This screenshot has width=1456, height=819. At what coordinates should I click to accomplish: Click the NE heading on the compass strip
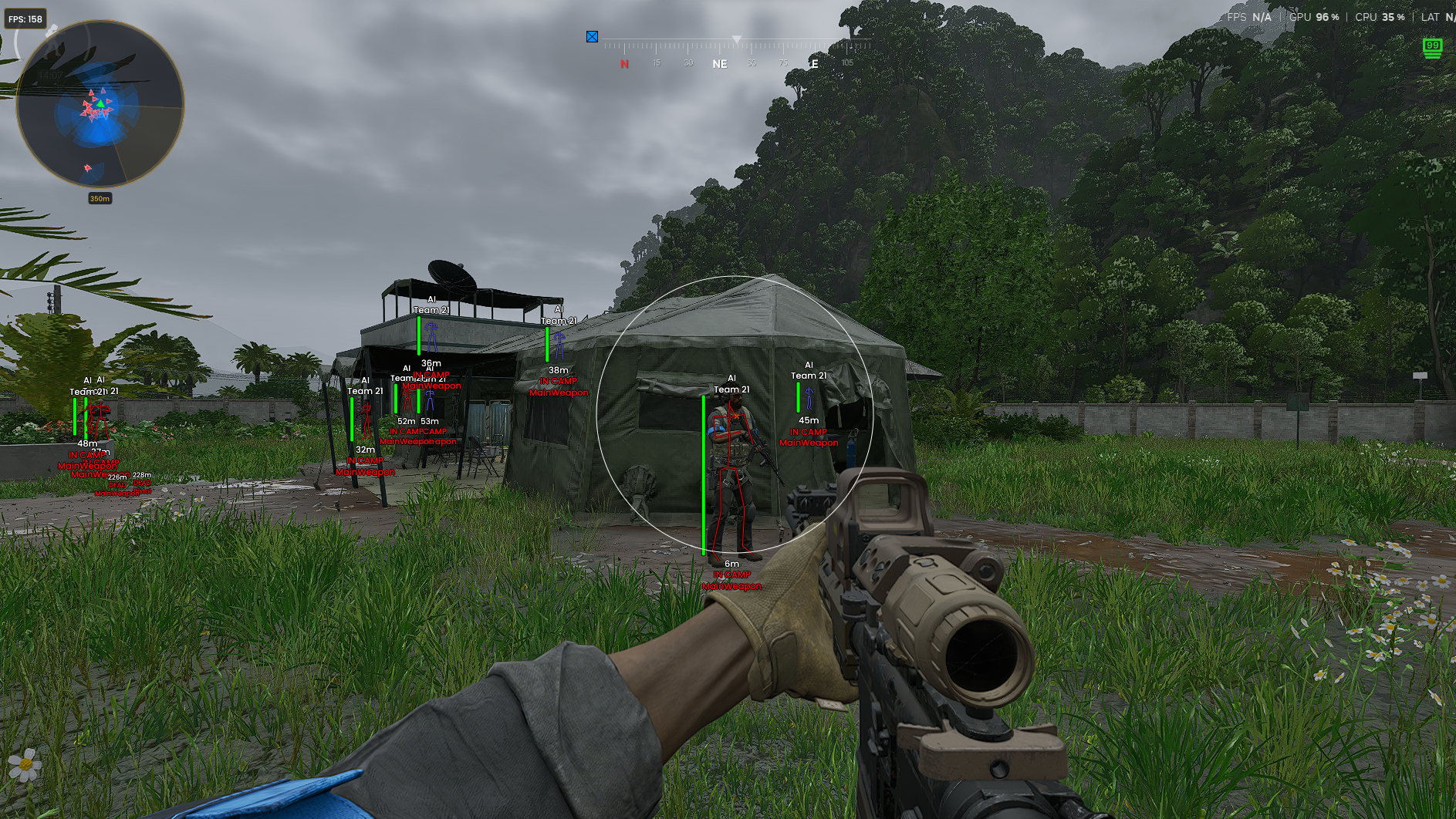tap(719, 64)
